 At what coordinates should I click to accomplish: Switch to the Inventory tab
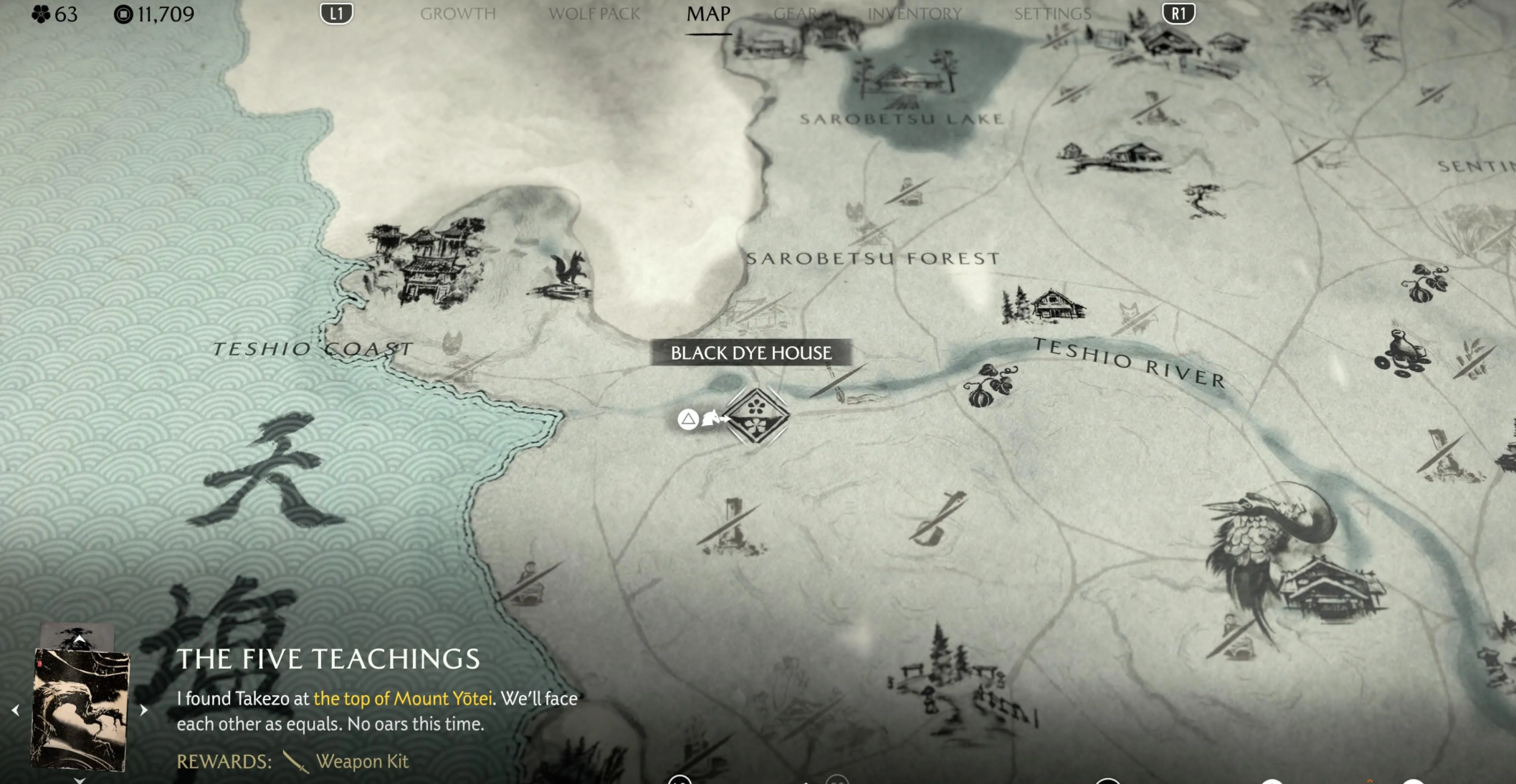click(x=915, y=14)
